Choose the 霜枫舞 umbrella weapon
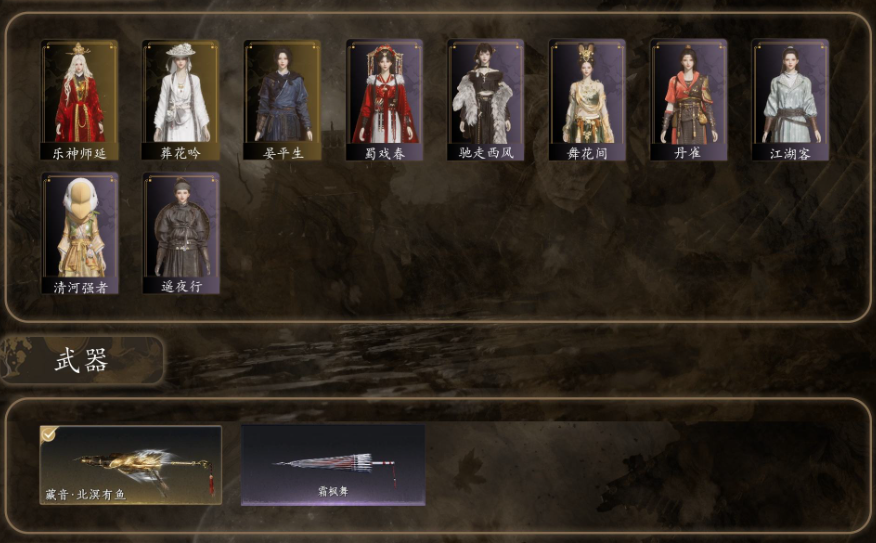The width and height of the screenshot is (876, 543). 333,465
